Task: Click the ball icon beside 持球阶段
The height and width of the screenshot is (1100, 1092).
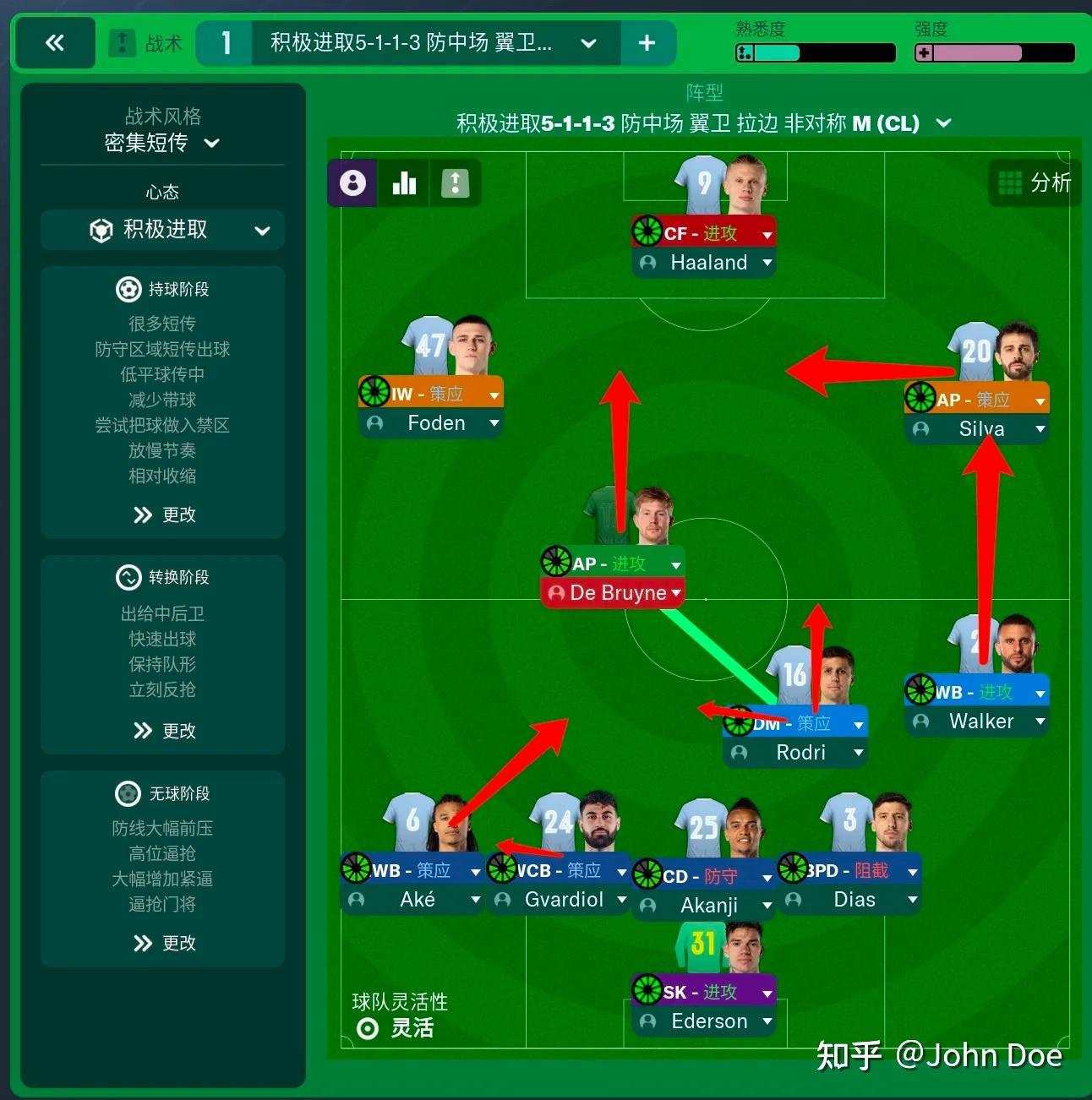Action: pos(128,289)
